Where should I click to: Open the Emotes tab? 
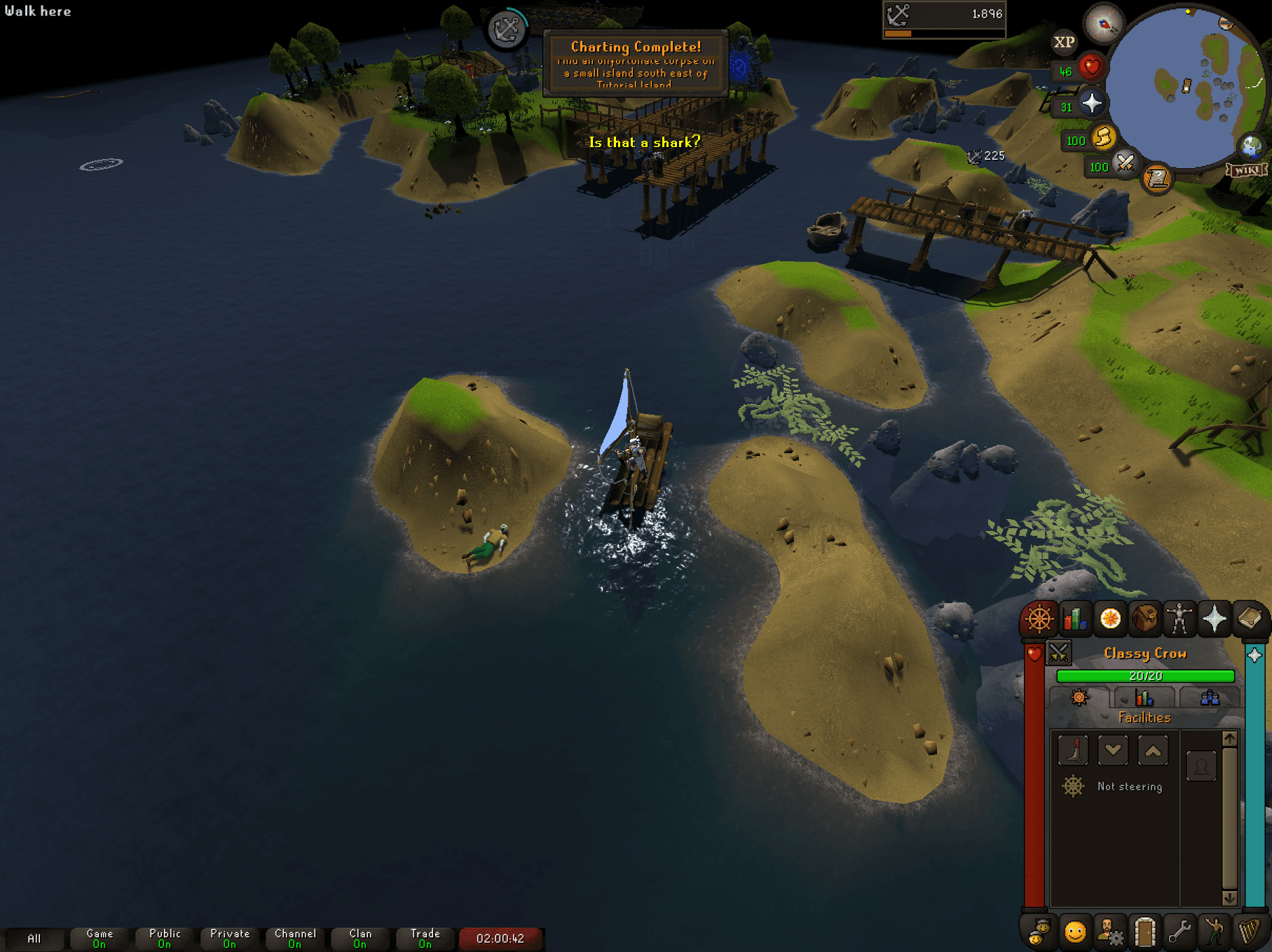click(x=1214, y=932)
